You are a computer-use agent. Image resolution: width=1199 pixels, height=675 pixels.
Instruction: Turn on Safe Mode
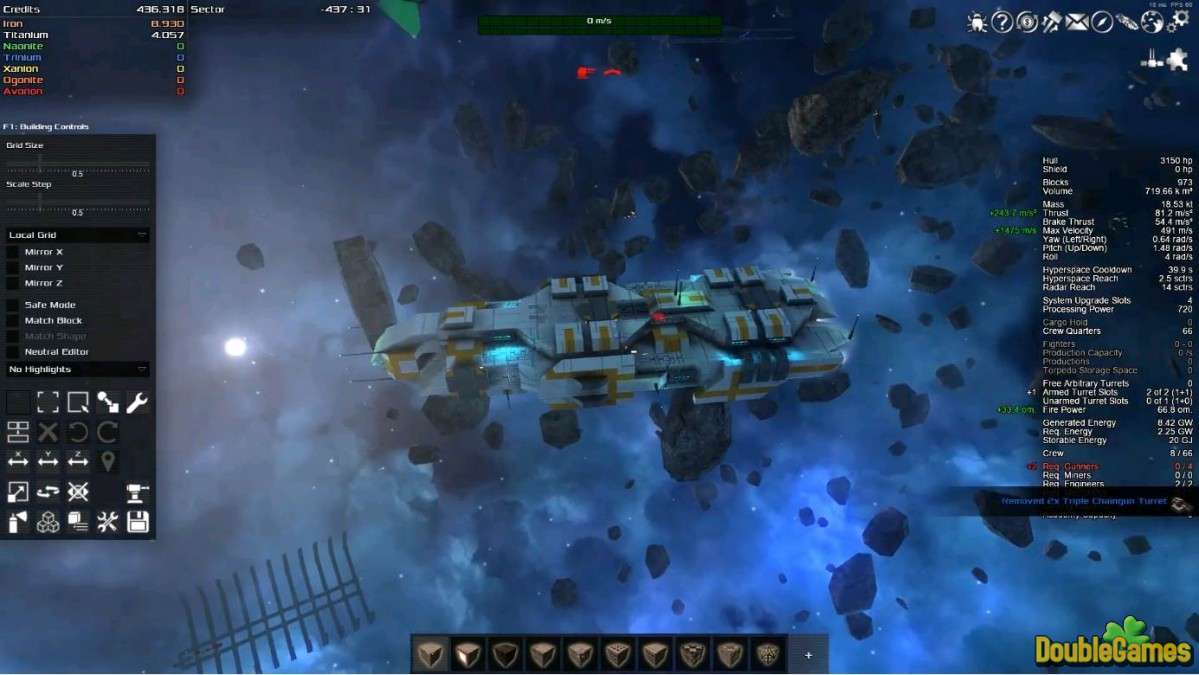click(x=13, y=305)
